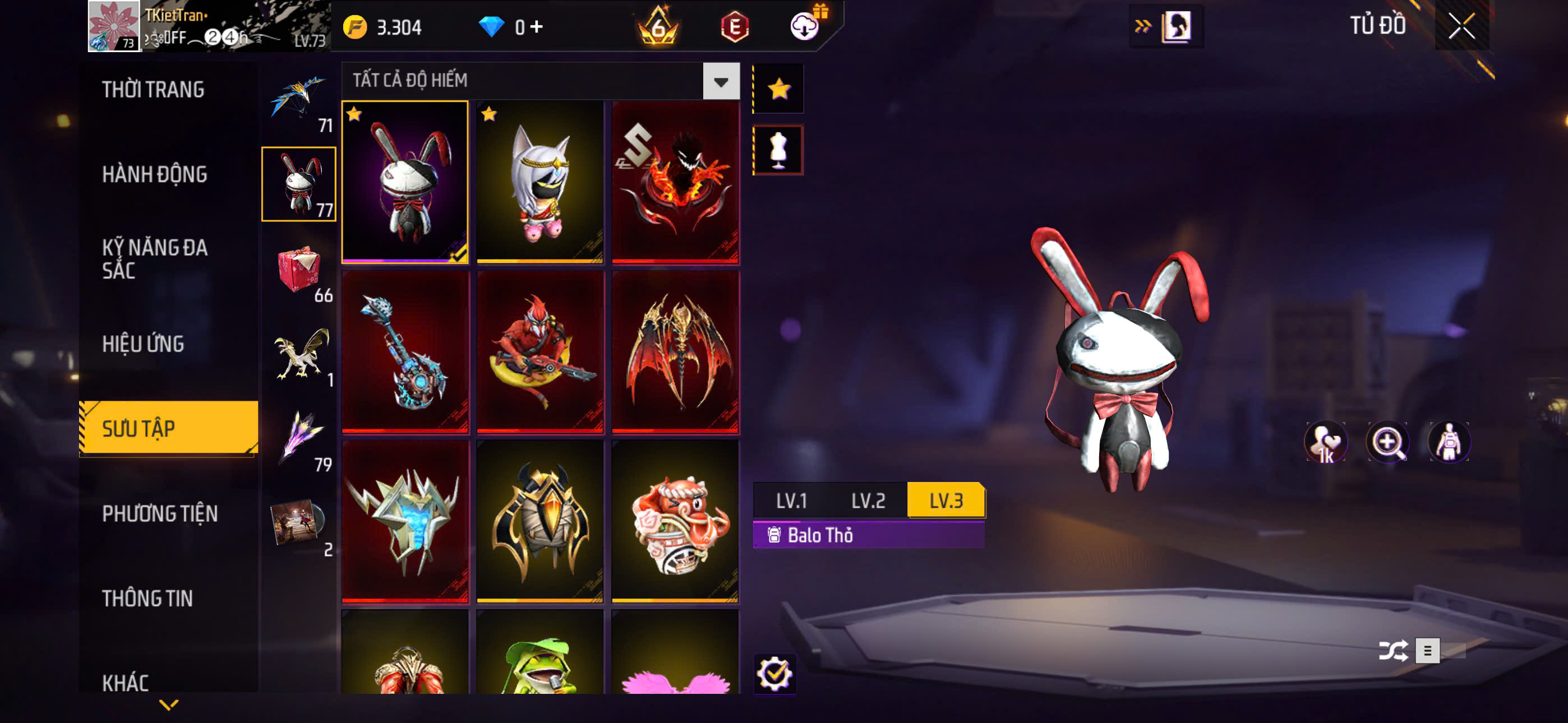Screen dimensions: 1568x723
Task: Choose the LV.1 backpack level tab
Action: (x=791, y=500)
